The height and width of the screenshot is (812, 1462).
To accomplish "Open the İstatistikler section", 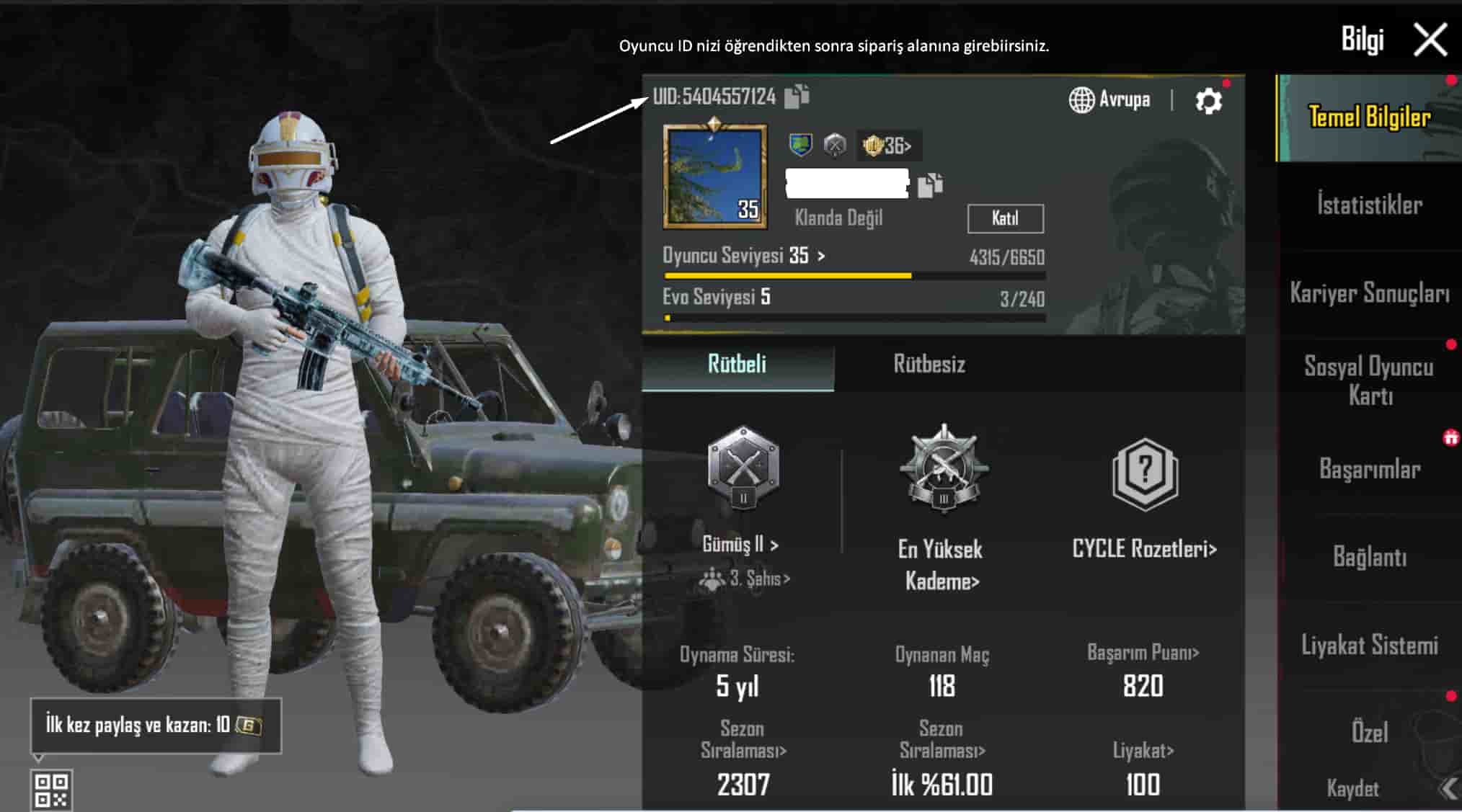I will pos(1369,205).
